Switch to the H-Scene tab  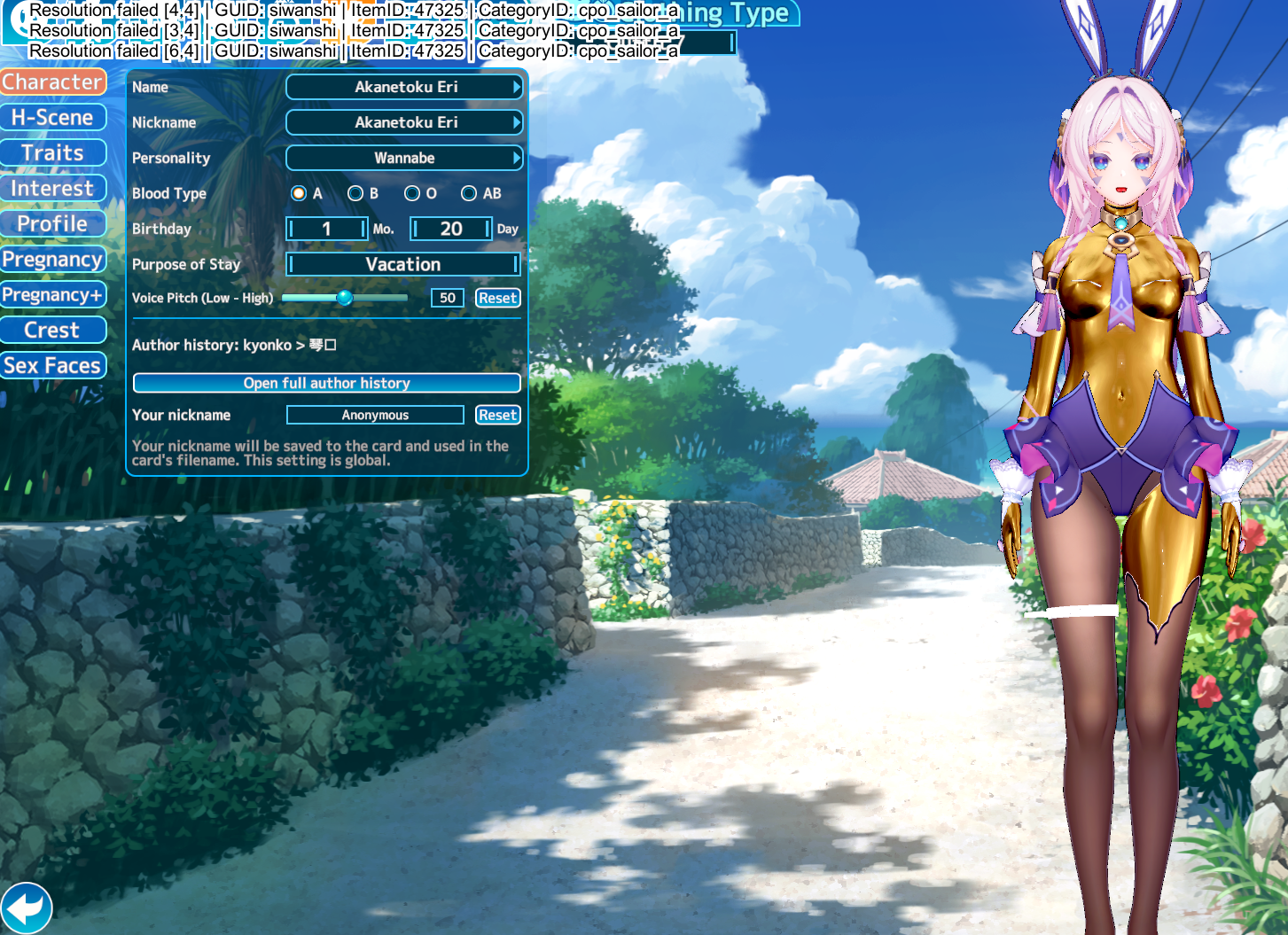(x=53, y=118)
